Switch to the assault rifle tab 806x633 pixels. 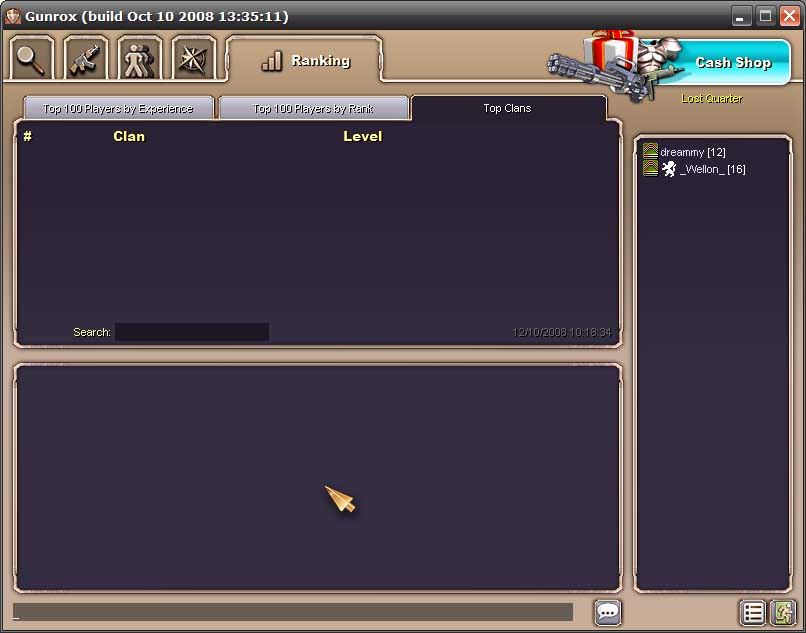tap(86, 58)
